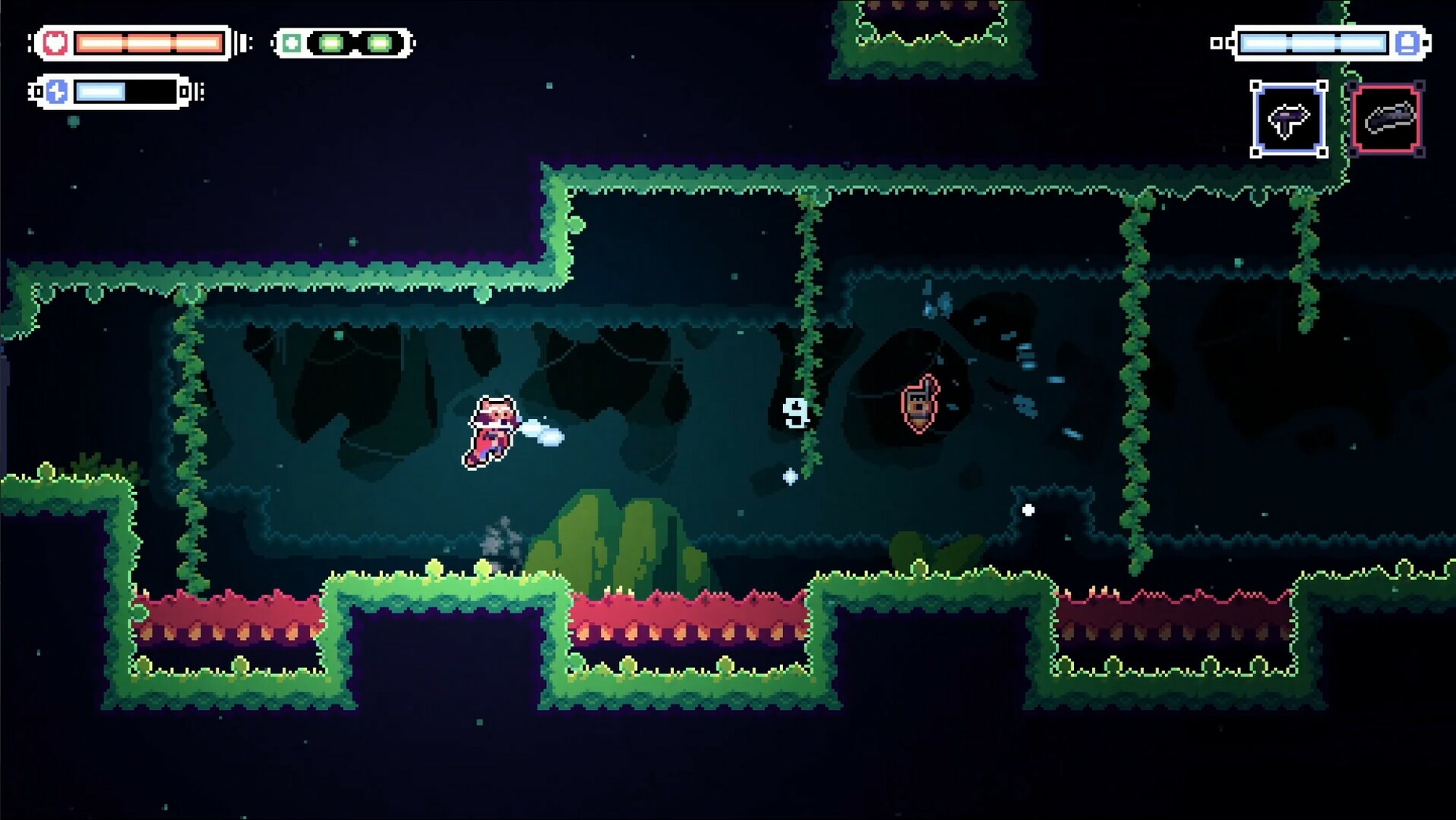The height and width of the screenshot is (820, 1456).
Task: Click the green cross icon on the ammo capsule
Action: point(291,43)
